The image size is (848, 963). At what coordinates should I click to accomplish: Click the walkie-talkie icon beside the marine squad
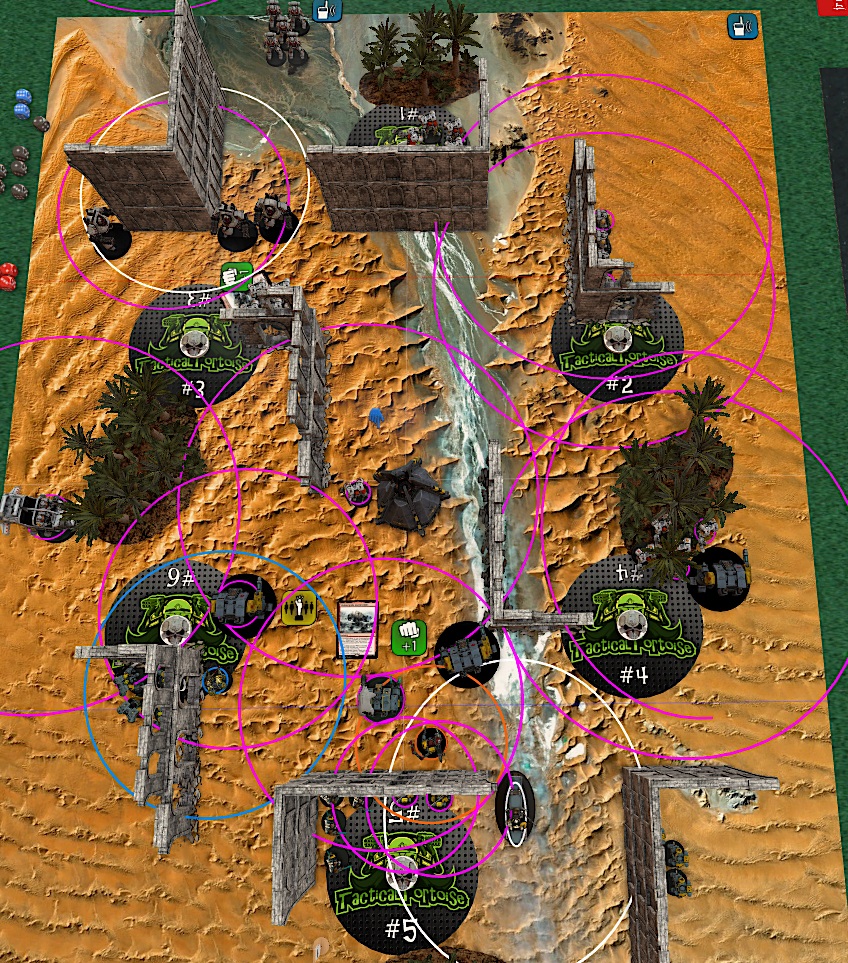[x=326, y=11]
